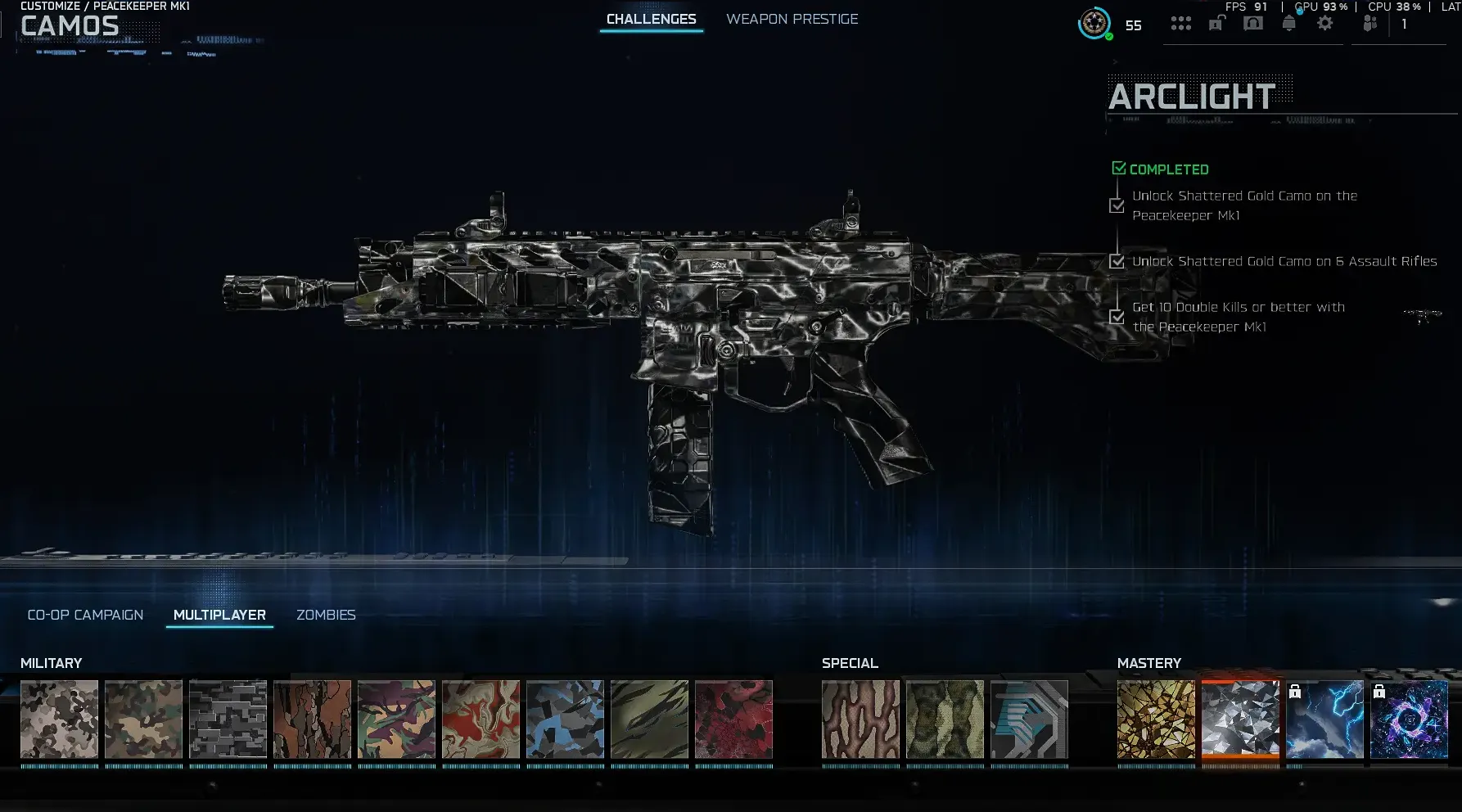Viewport: 1462px width, 812px height.
Task: Open the settings gear icon
Action: (1324, 23)
